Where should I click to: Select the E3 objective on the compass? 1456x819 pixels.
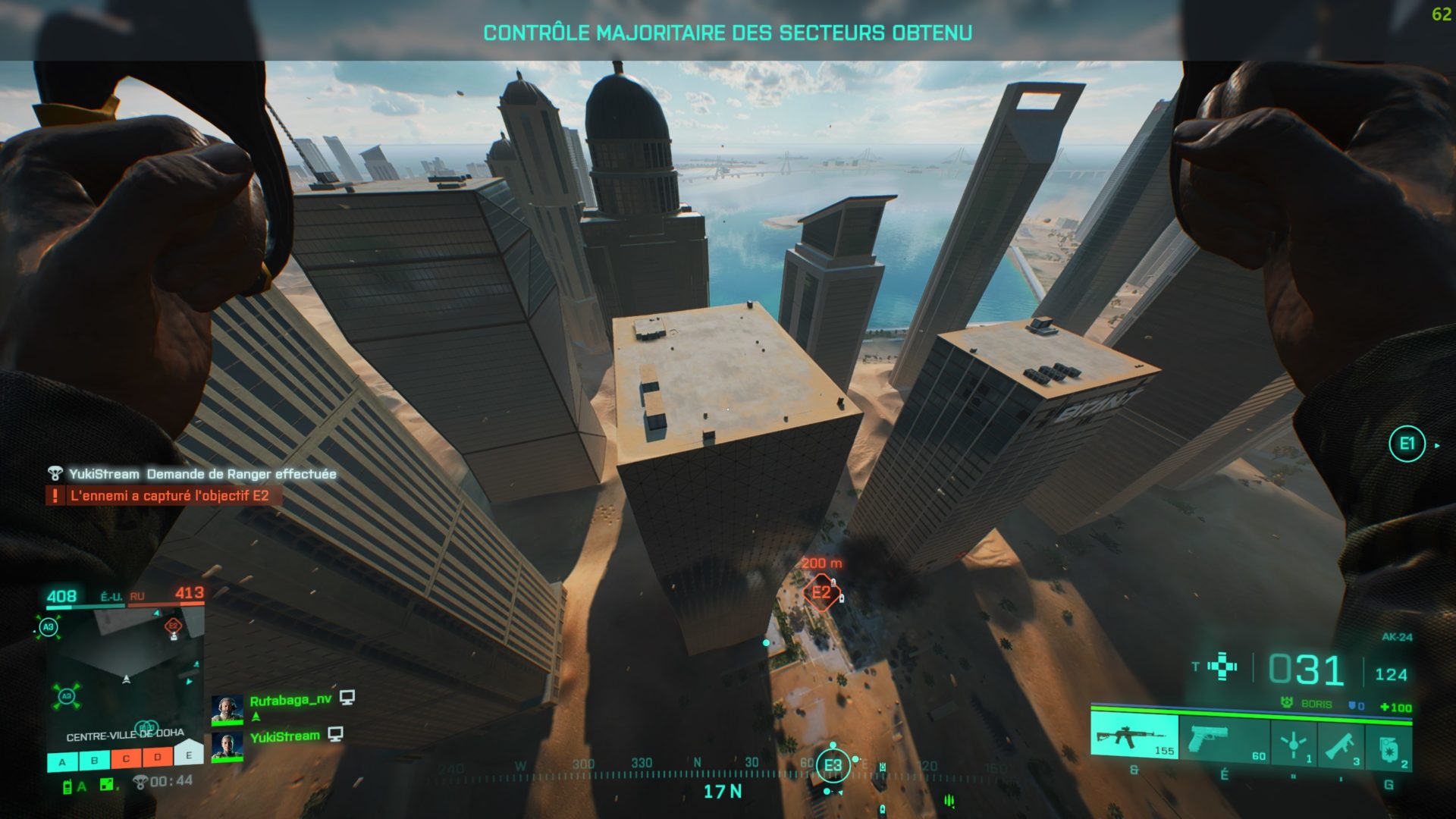[x=833, y=765]
